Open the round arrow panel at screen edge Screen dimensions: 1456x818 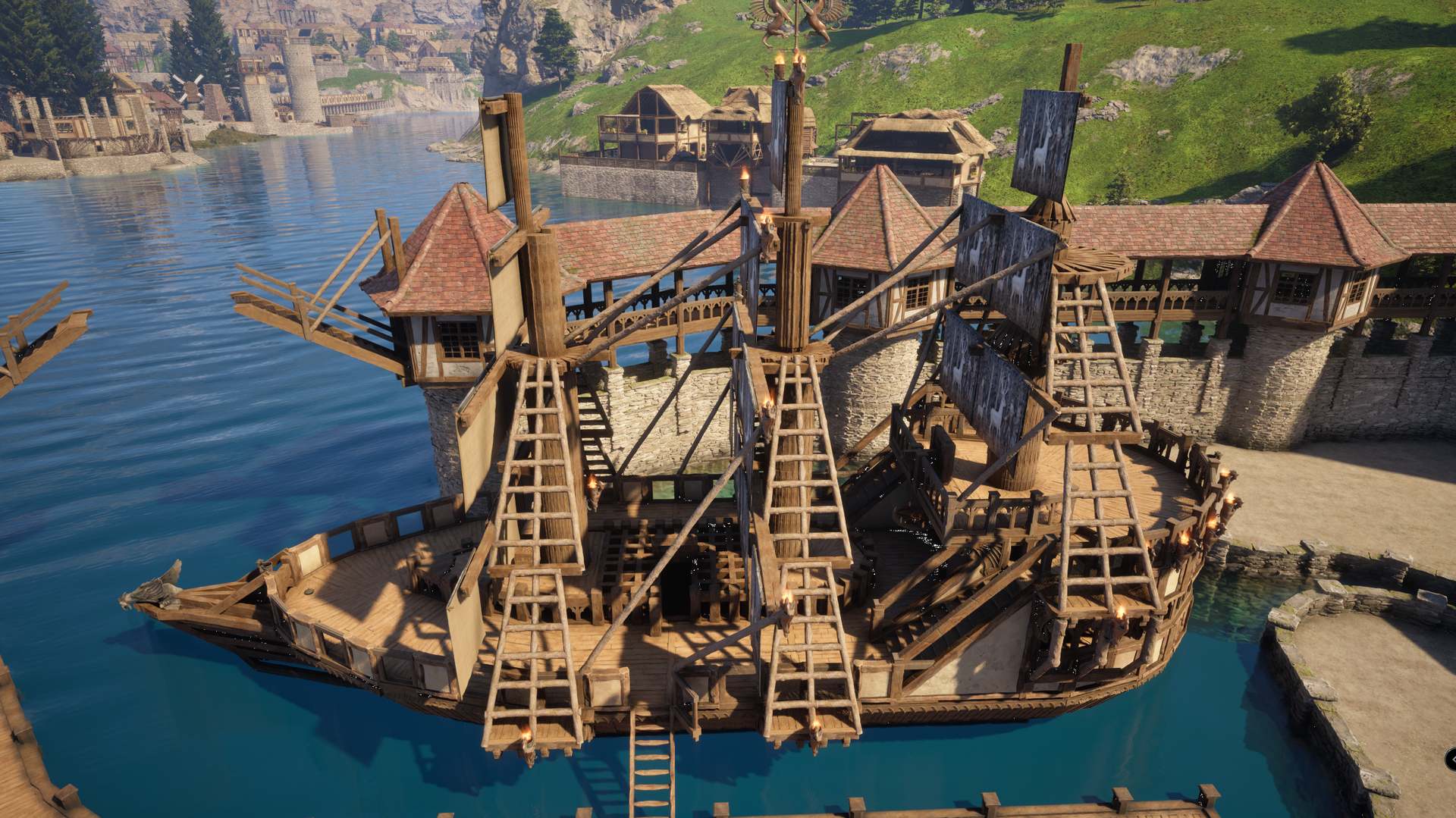pos(1451,759)
